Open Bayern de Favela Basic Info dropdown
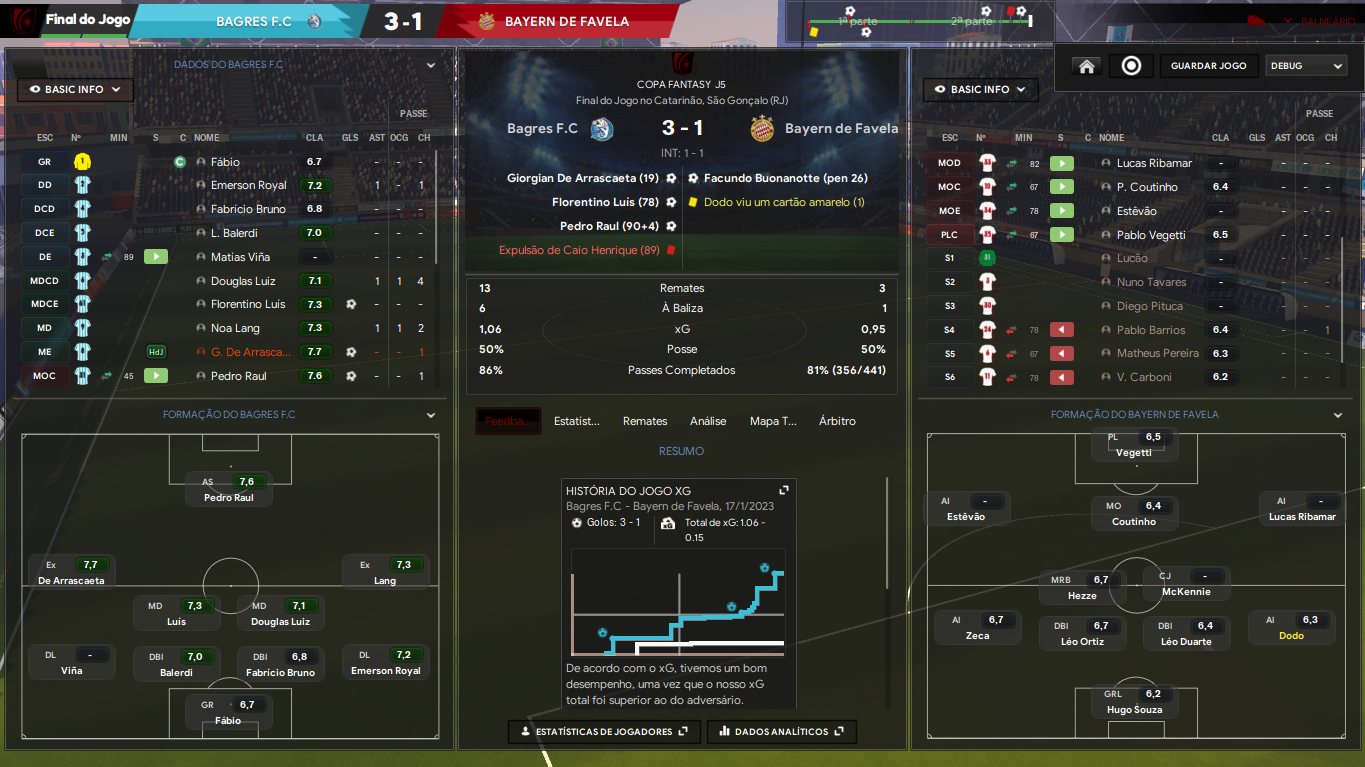The image size is (1365, 767). [980, 90]
